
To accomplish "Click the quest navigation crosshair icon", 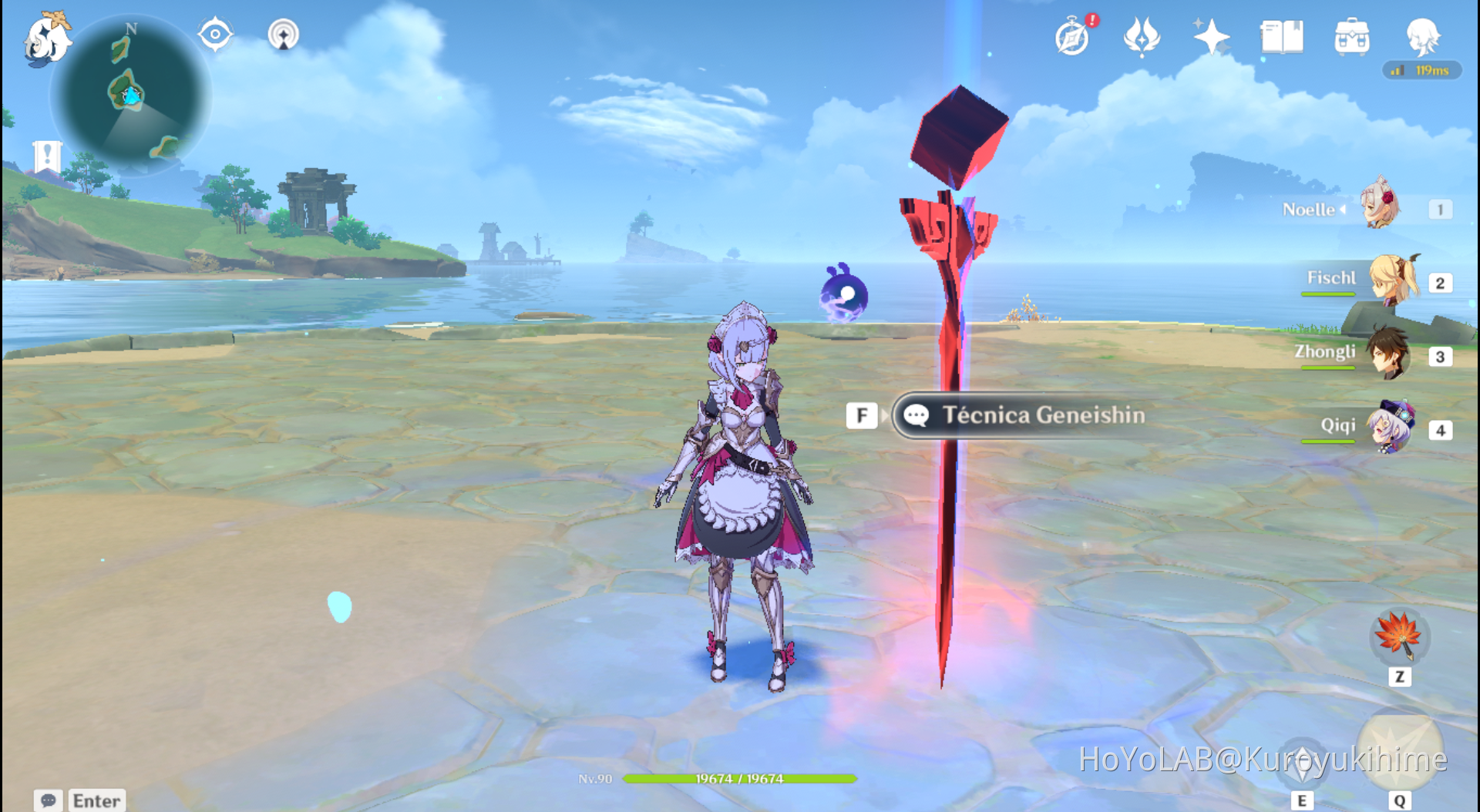I will coord(215,32).
